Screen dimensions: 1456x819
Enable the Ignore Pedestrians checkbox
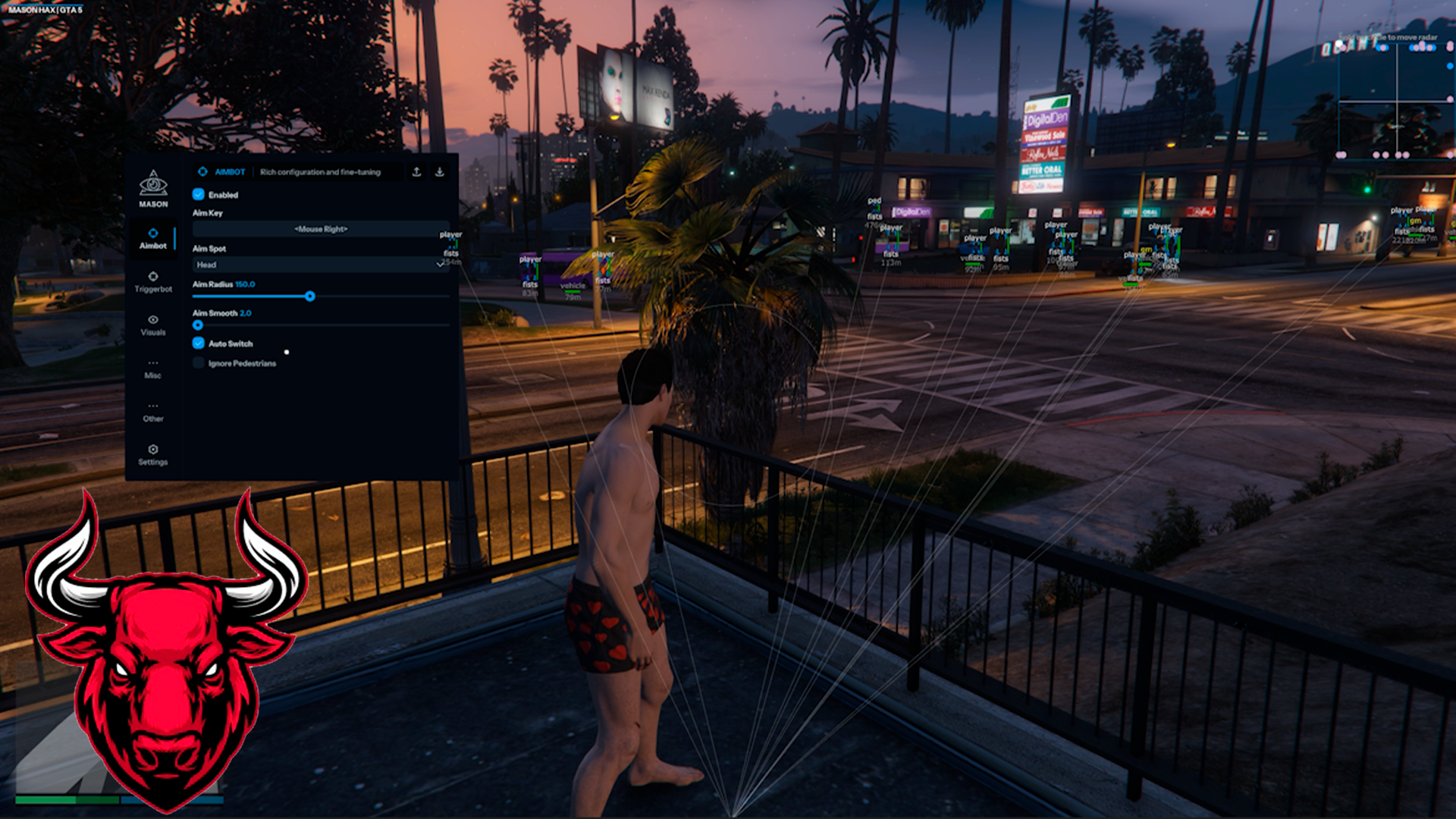click(199, 363)
